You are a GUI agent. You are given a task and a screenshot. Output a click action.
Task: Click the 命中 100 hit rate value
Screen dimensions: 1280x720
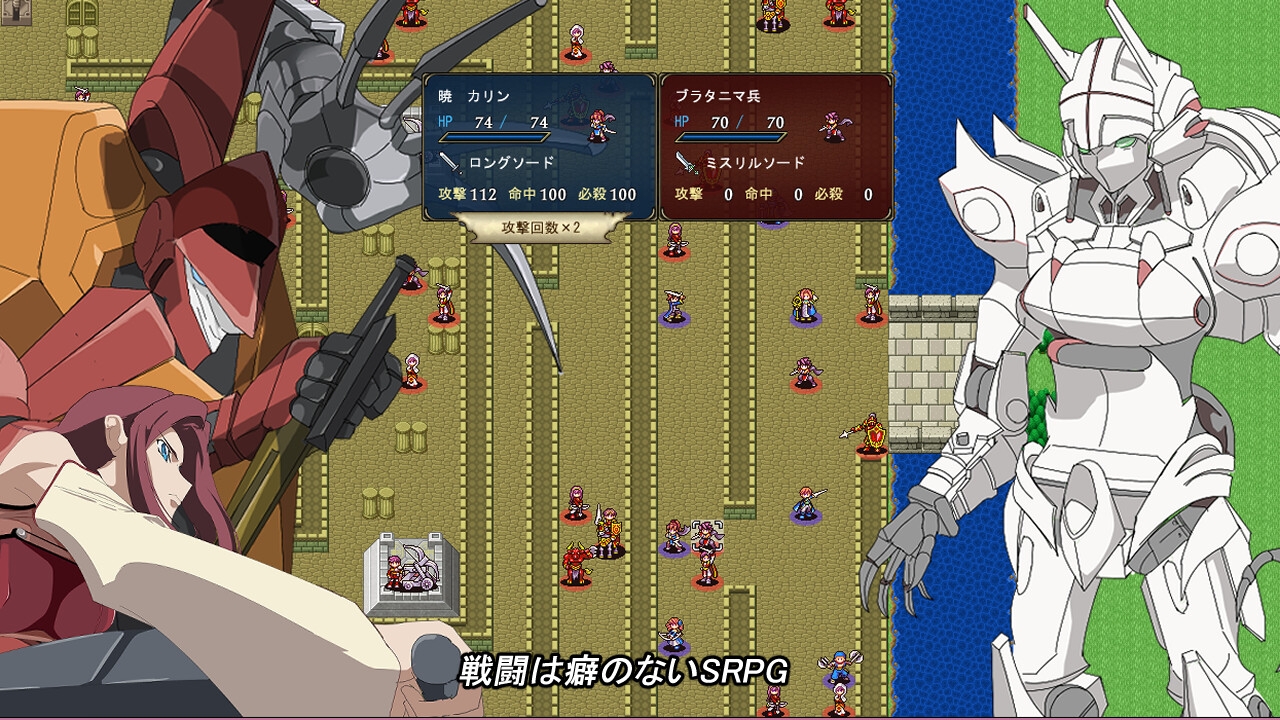point(537,193)
